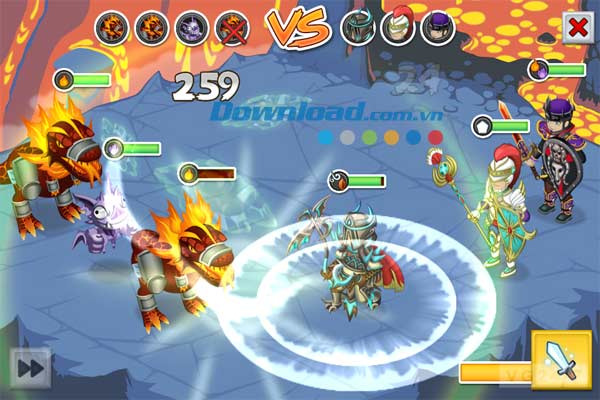Screen dimensions: 600x400
Task: Toggle the fast-forward battle speed button
Action: click(x=30, y=367)
